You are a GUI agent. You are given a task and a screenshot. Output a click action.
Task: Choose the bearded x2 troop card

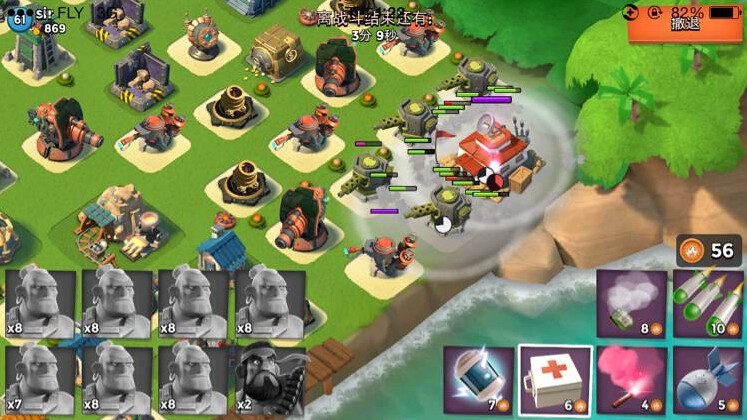pos(270,380)
